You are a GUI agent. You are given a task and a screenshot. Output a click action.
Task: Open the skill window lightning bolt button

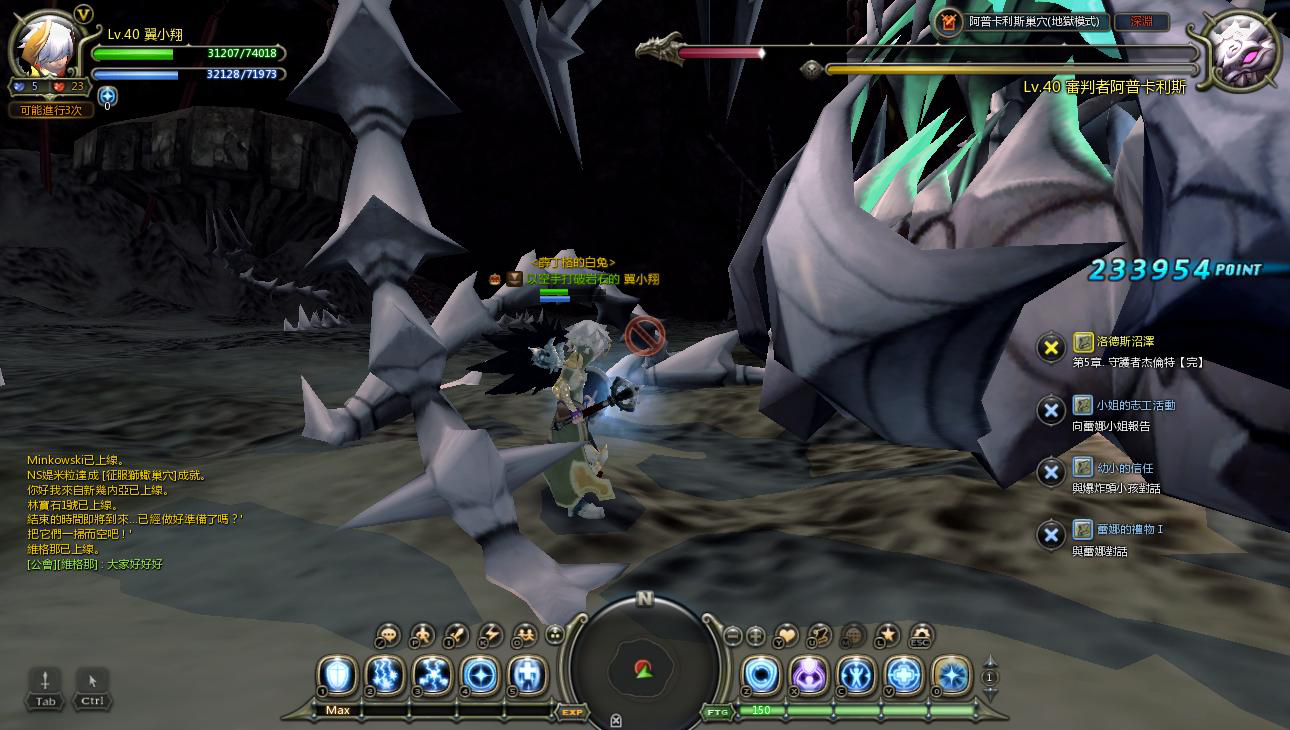[491, 634]
